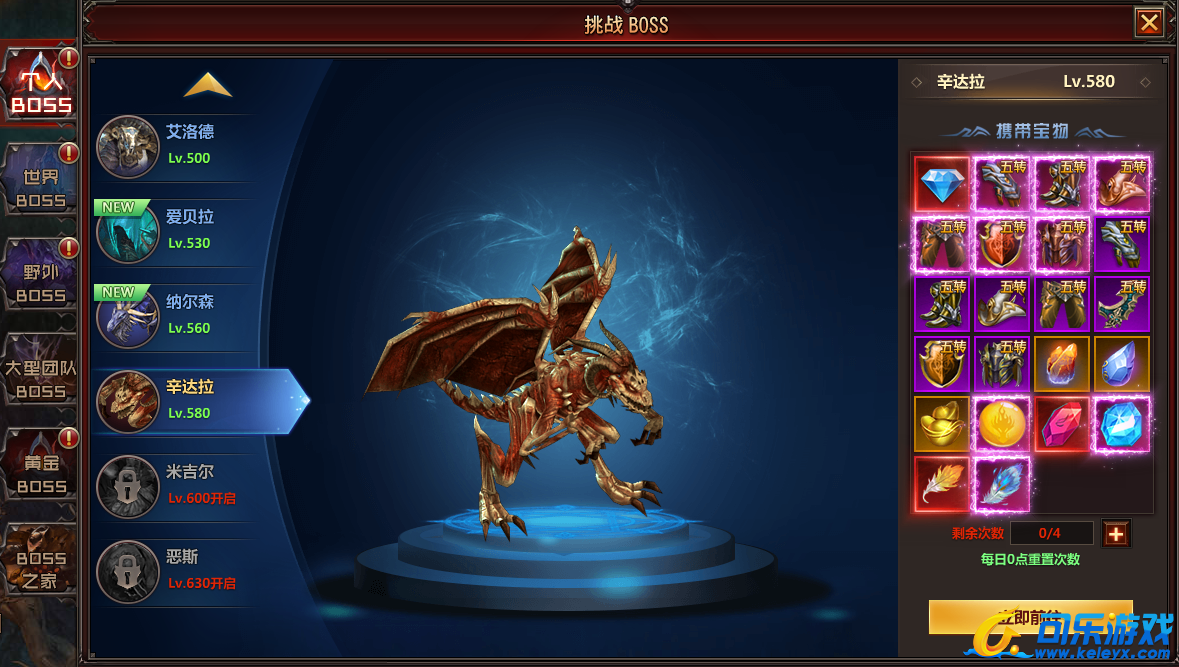
Task: Choose boss 艾洛德 Lv.500
Action: 175,146
